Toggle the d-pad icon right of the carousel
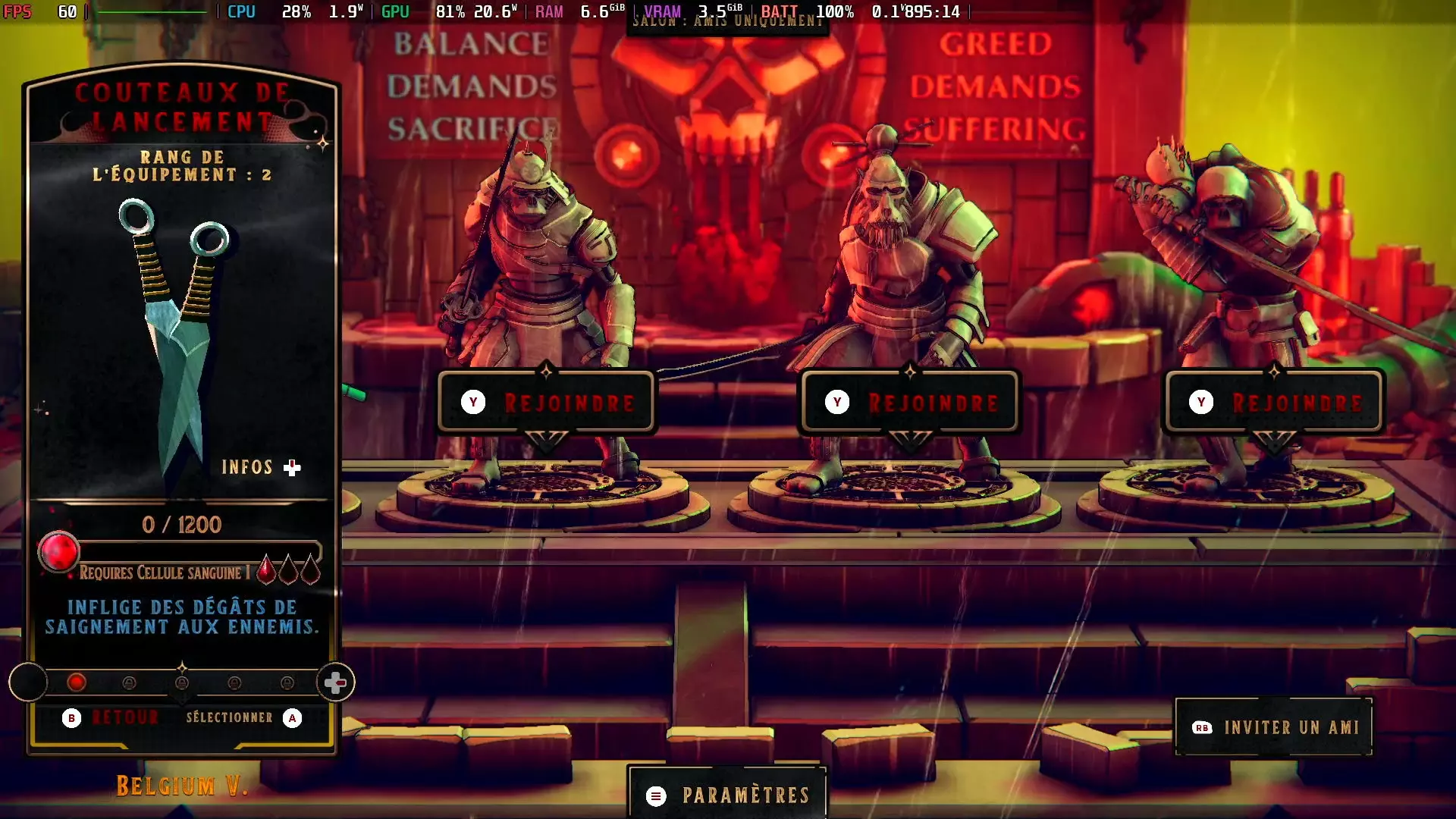Viewport: 1456px width, 819px height. 334,682
